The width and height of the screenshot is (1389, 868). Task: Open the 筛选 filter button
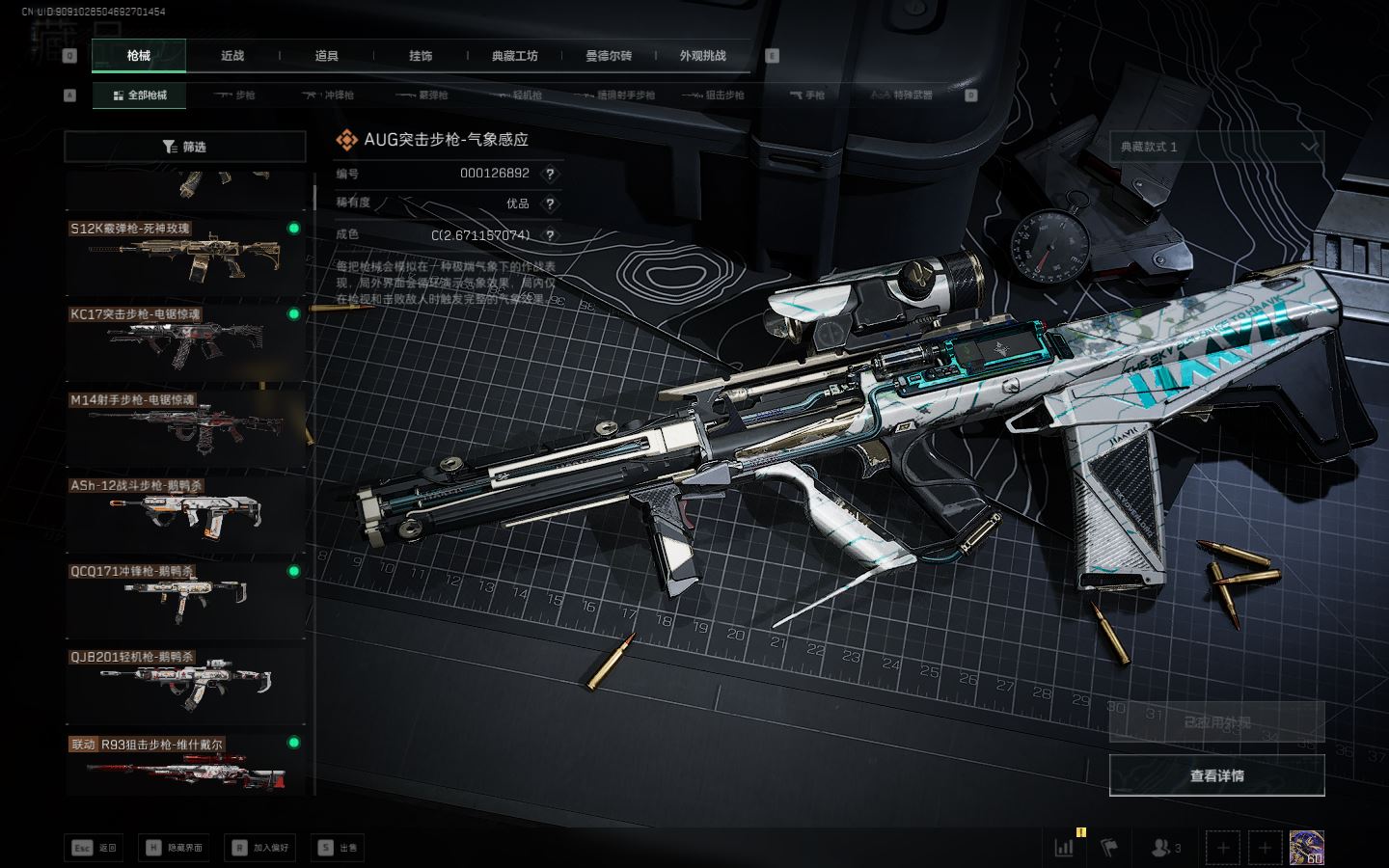click(x=185, y=147)
